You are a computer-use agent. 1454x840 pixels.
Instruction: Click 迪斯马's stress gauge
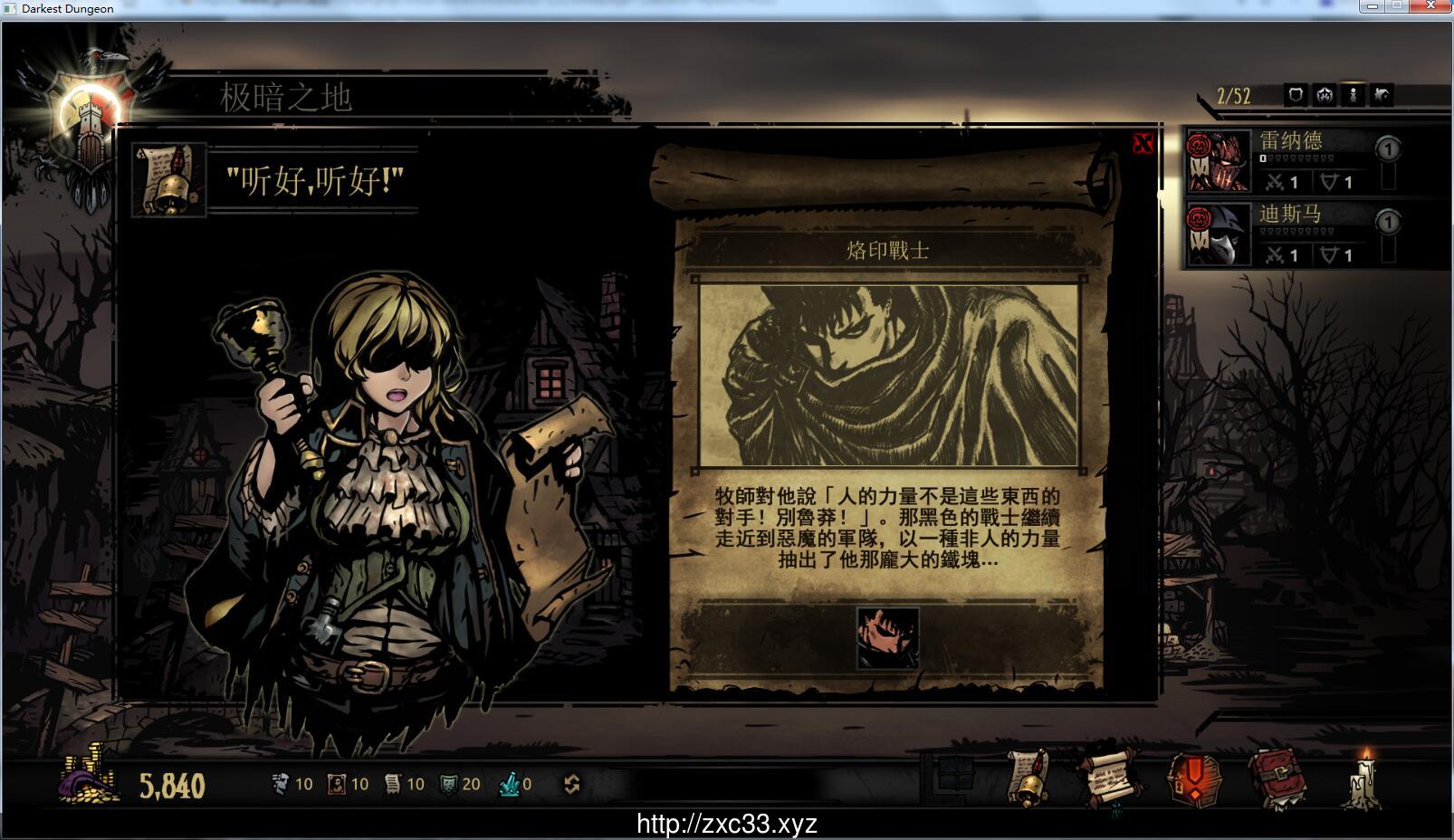pyautogui.click(x=1296, y=232)
